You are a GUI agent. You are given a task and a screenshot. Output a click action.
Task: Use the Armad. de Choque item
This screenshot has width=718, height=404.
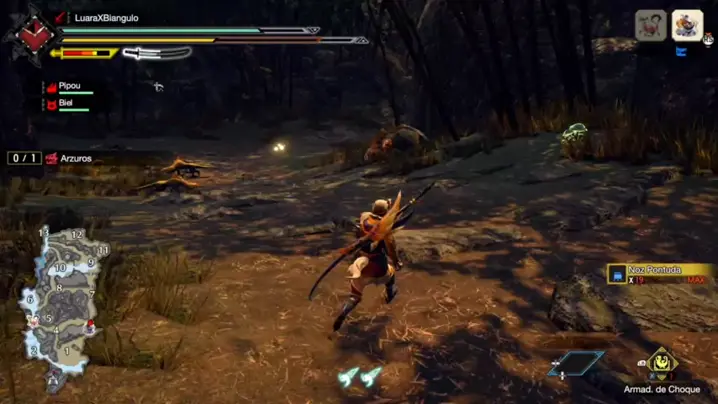click(661, 364)
